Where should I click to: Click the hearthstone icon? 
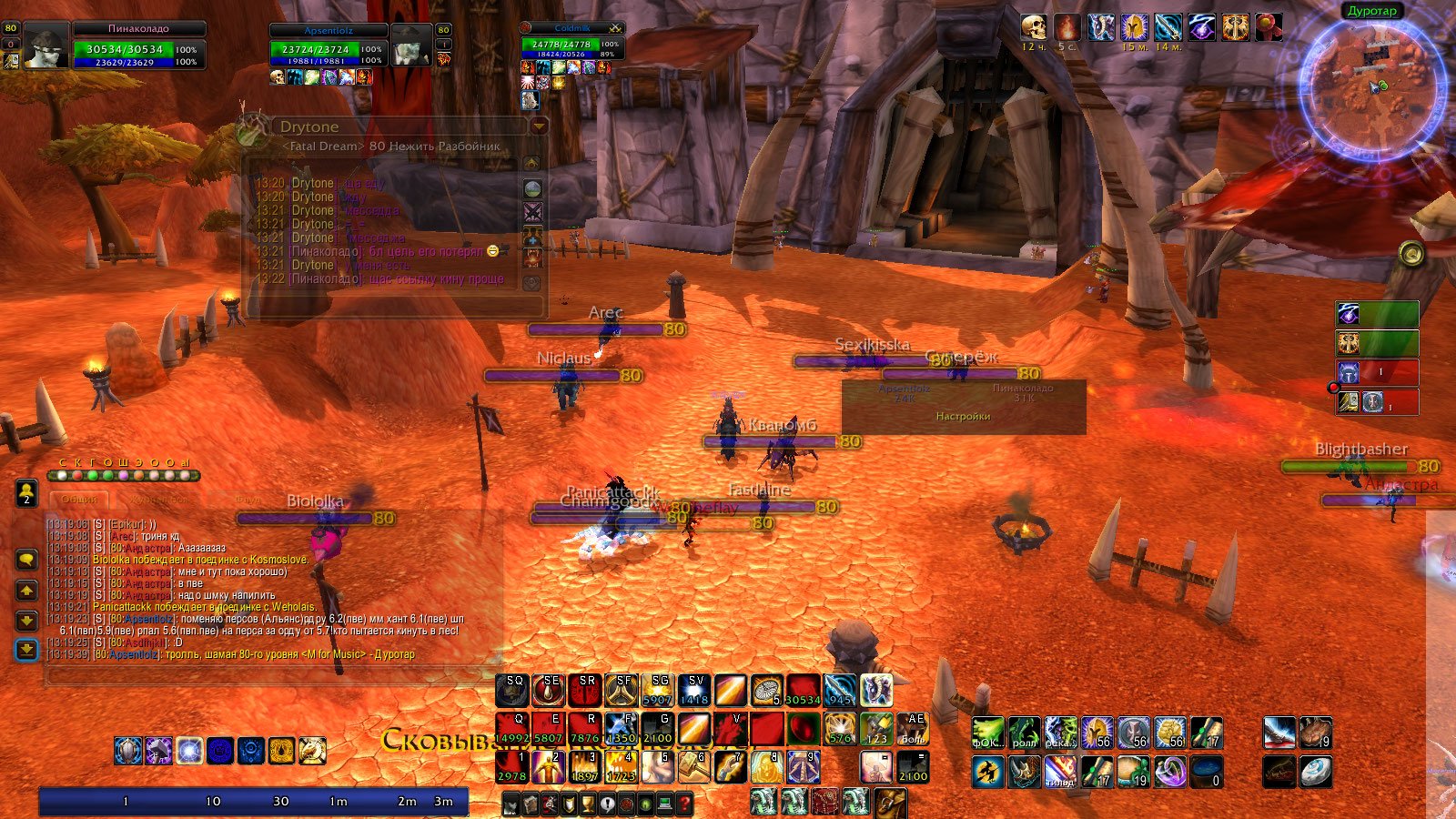coord(1316,771)
